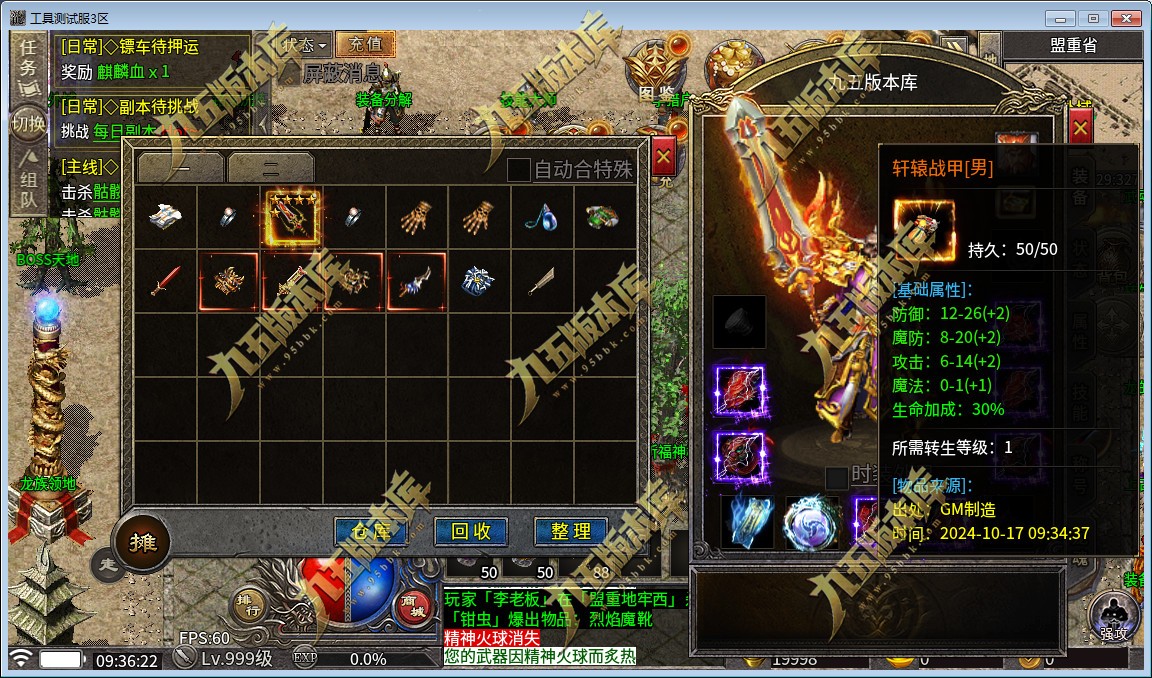This screenshot has width=1152, height=678.
Task: Switch to bag page 一
Action: pos(181,168)
